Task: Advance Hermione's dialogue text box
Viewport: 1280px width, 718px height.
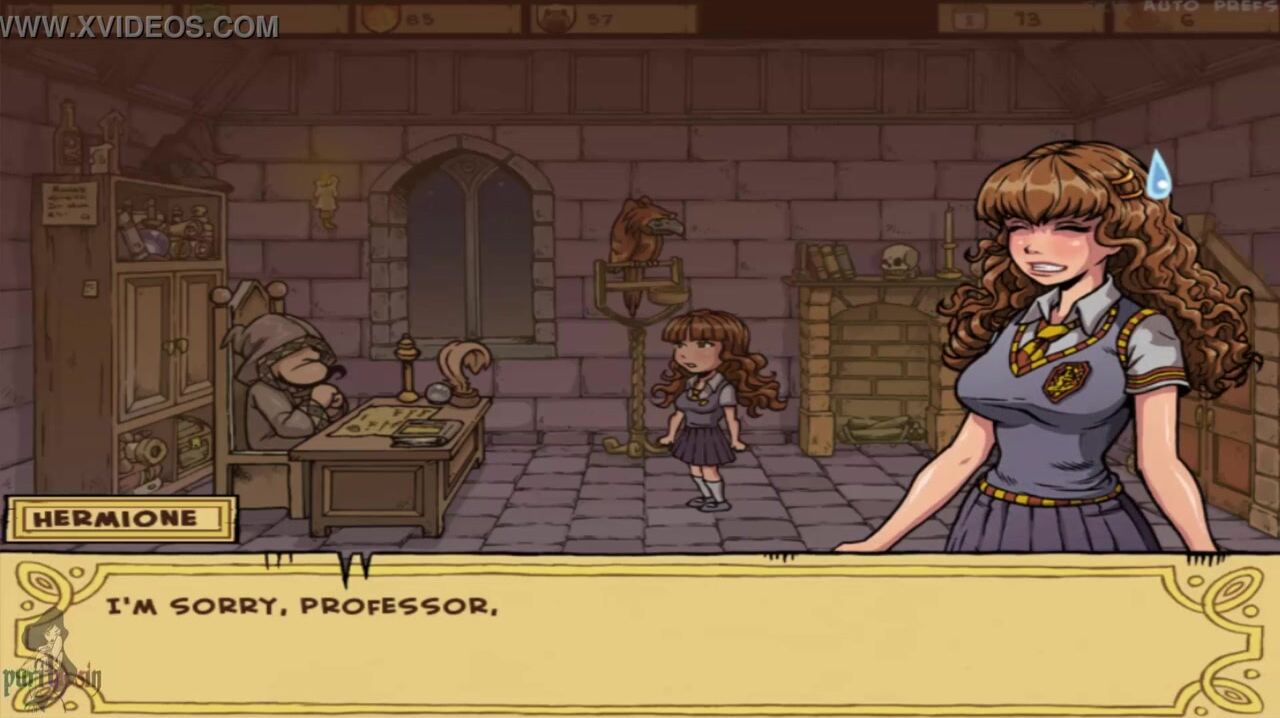Action: (x=640, y=634)
